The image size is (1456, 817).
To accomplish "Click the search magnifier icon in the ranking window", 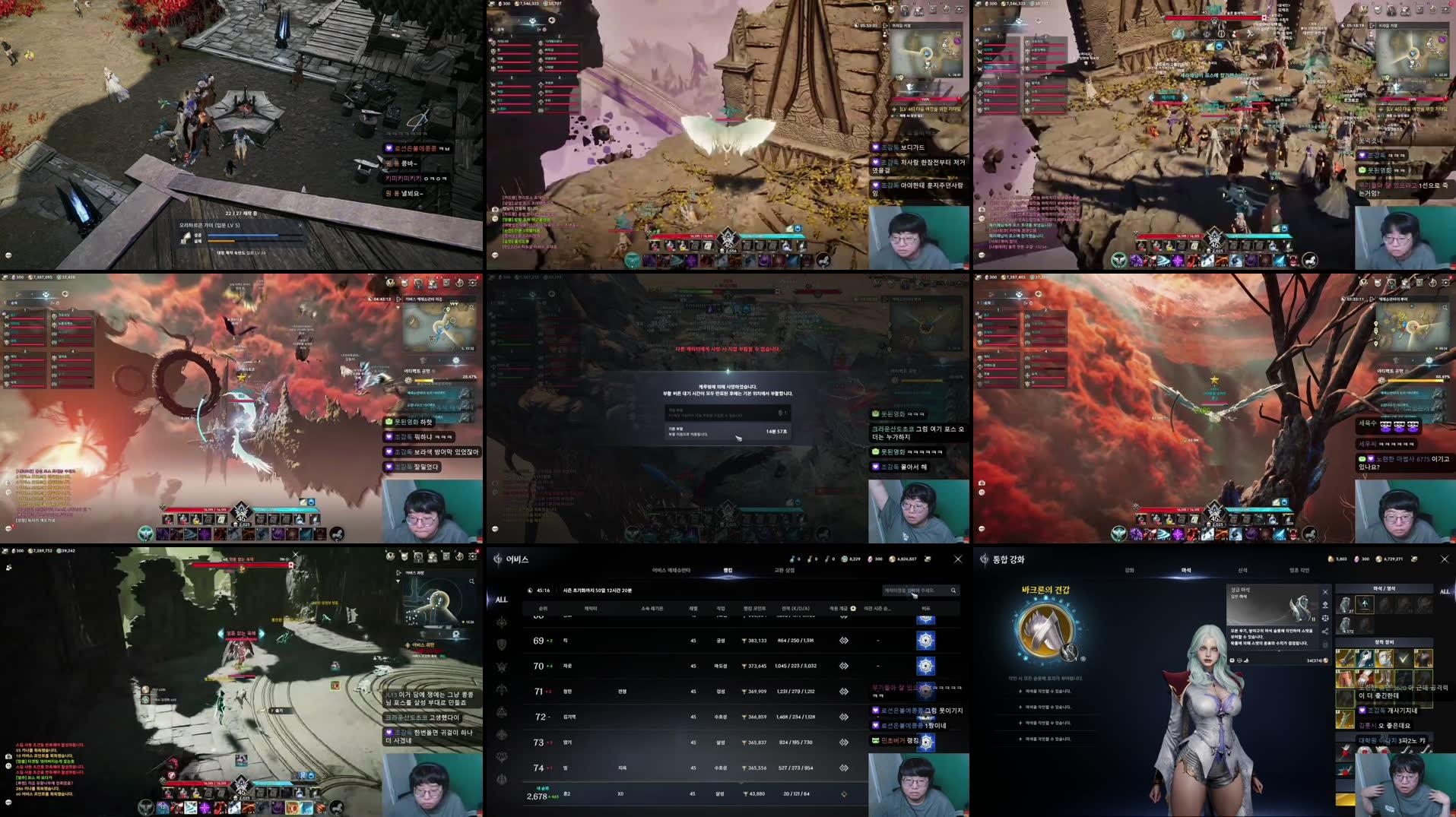I will (x=954, y=591).
